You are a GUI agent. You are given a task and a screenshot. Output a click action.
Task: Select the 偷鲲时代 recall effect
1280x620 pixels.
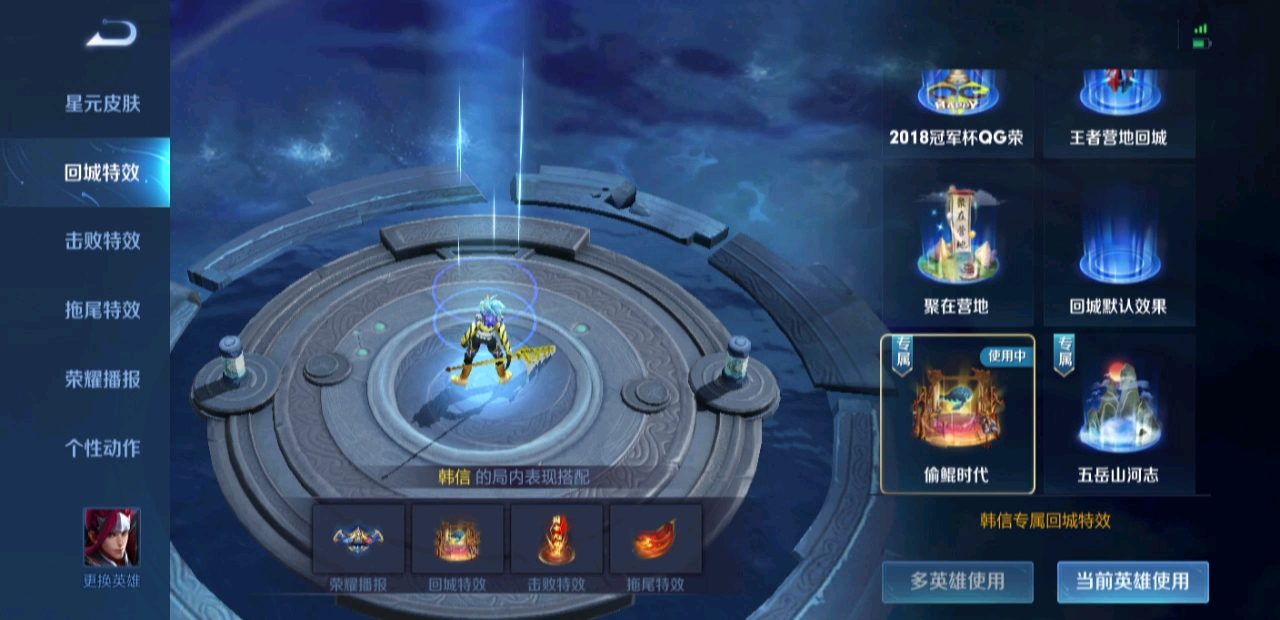(x=957, y=413)
